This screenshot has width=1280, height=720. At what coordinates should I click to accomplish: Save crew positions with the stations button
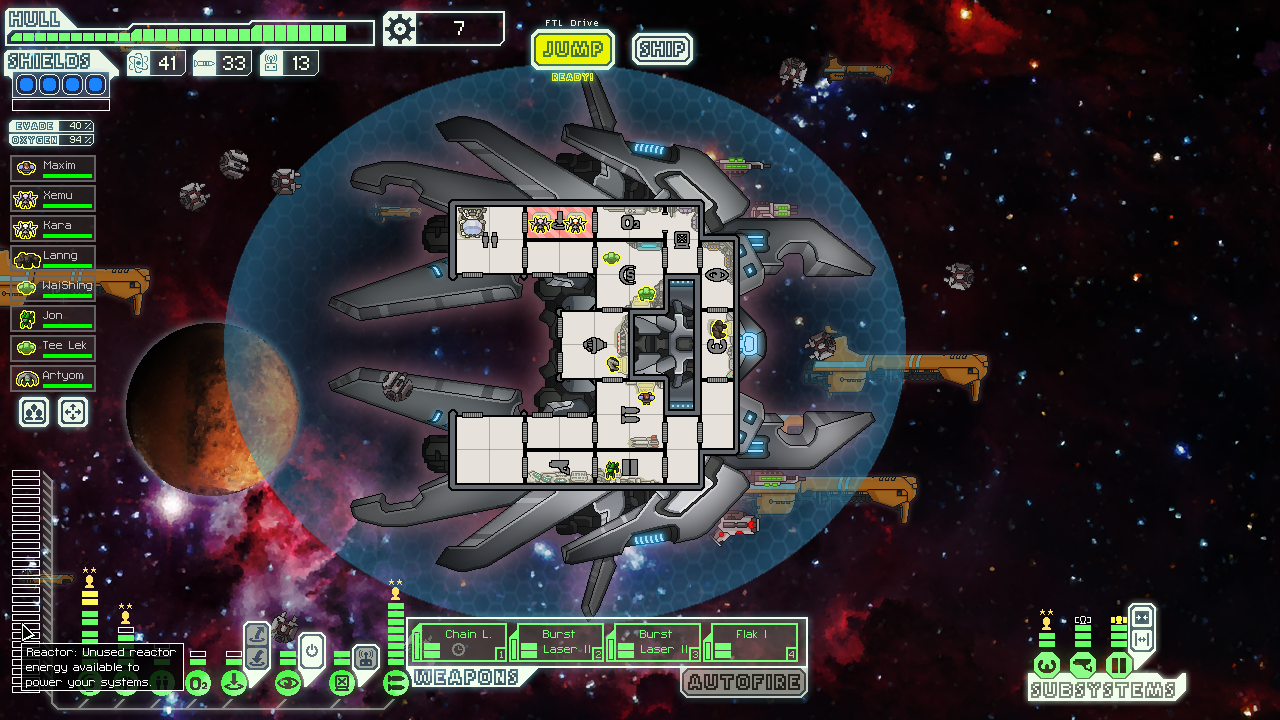click(x=34, y=412)
